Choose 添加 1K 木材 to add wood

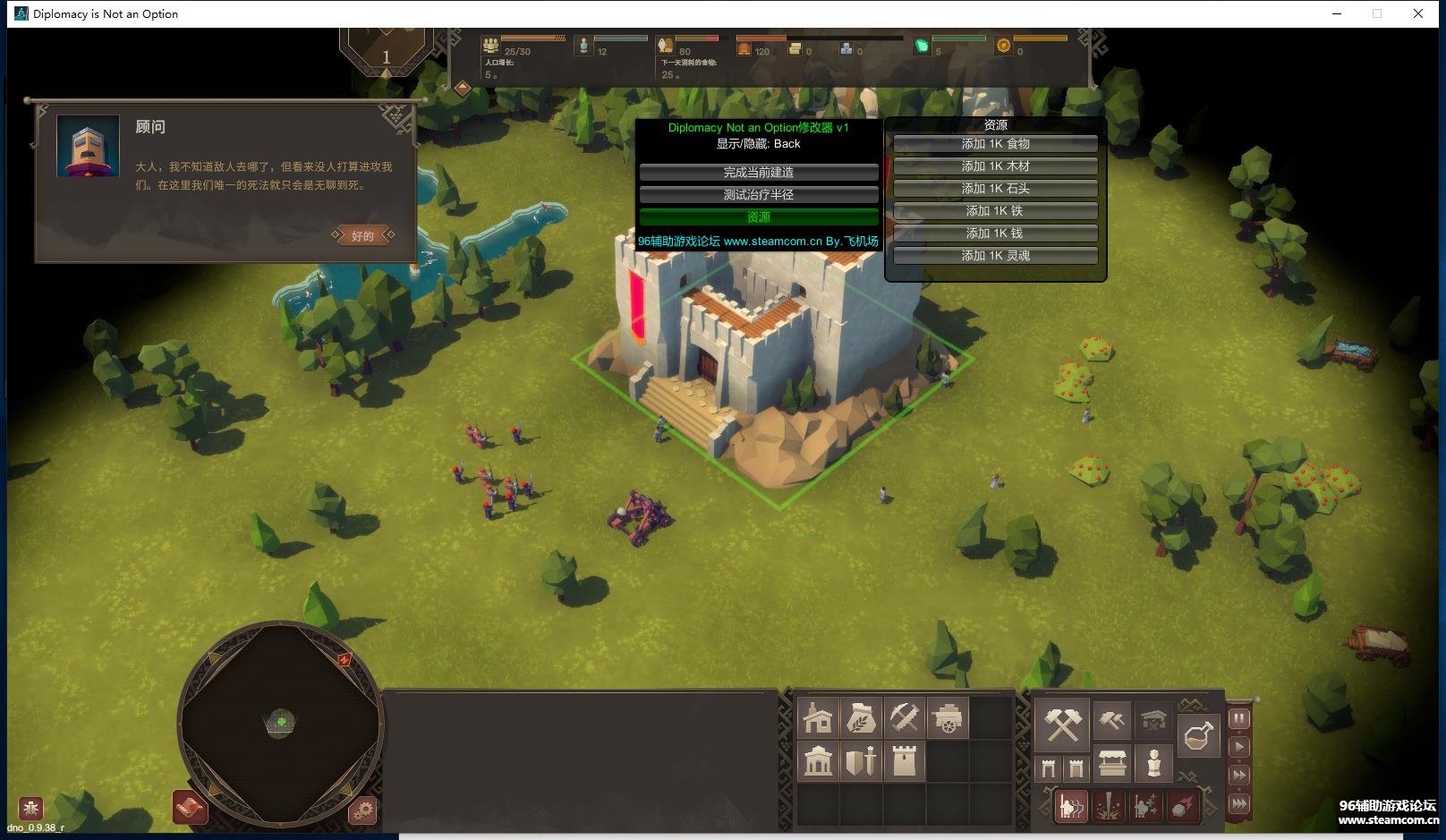[x=995, y=166]
